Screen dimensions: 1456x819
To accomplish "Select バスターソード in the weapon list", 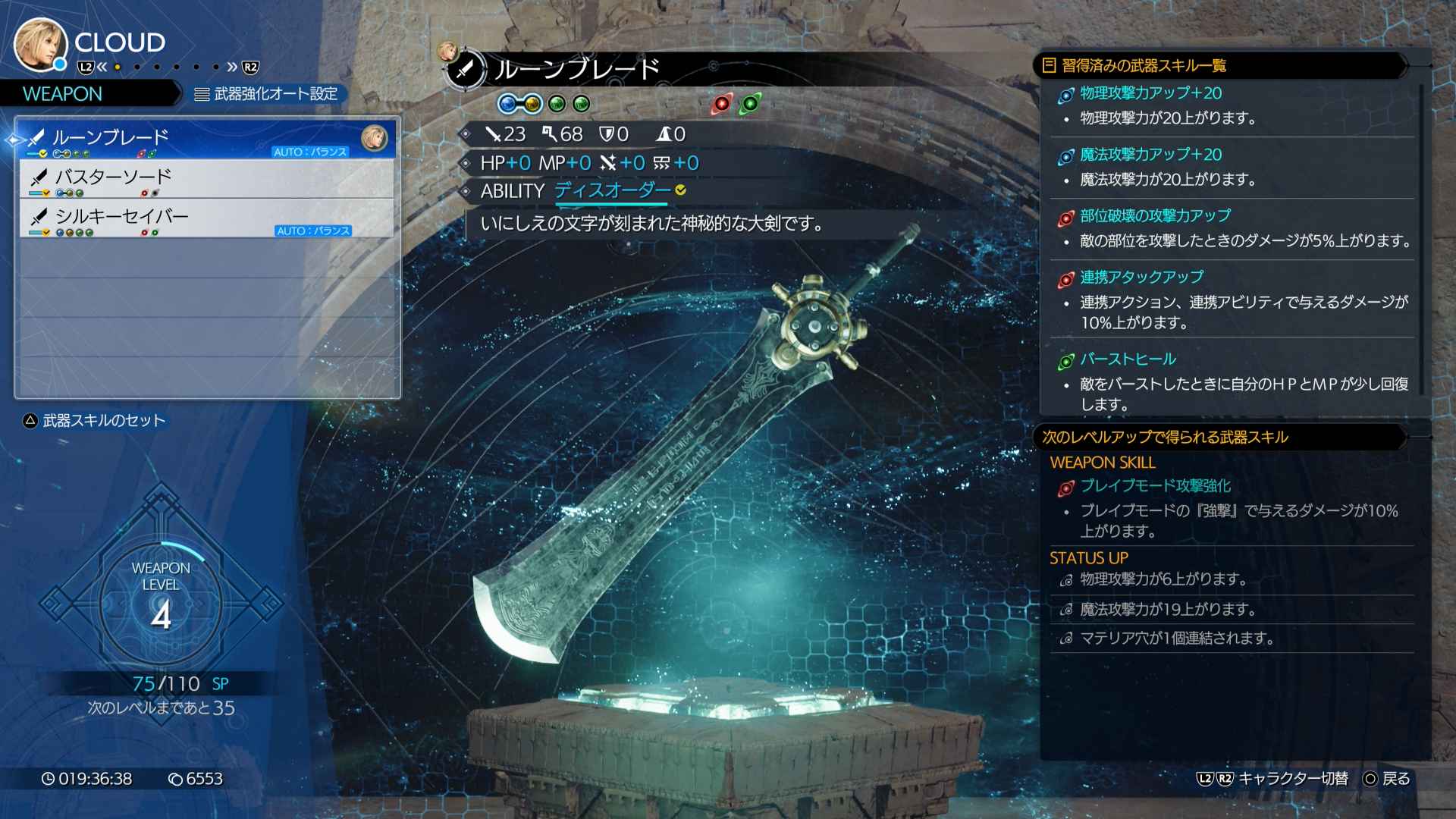I will (114, 177).
